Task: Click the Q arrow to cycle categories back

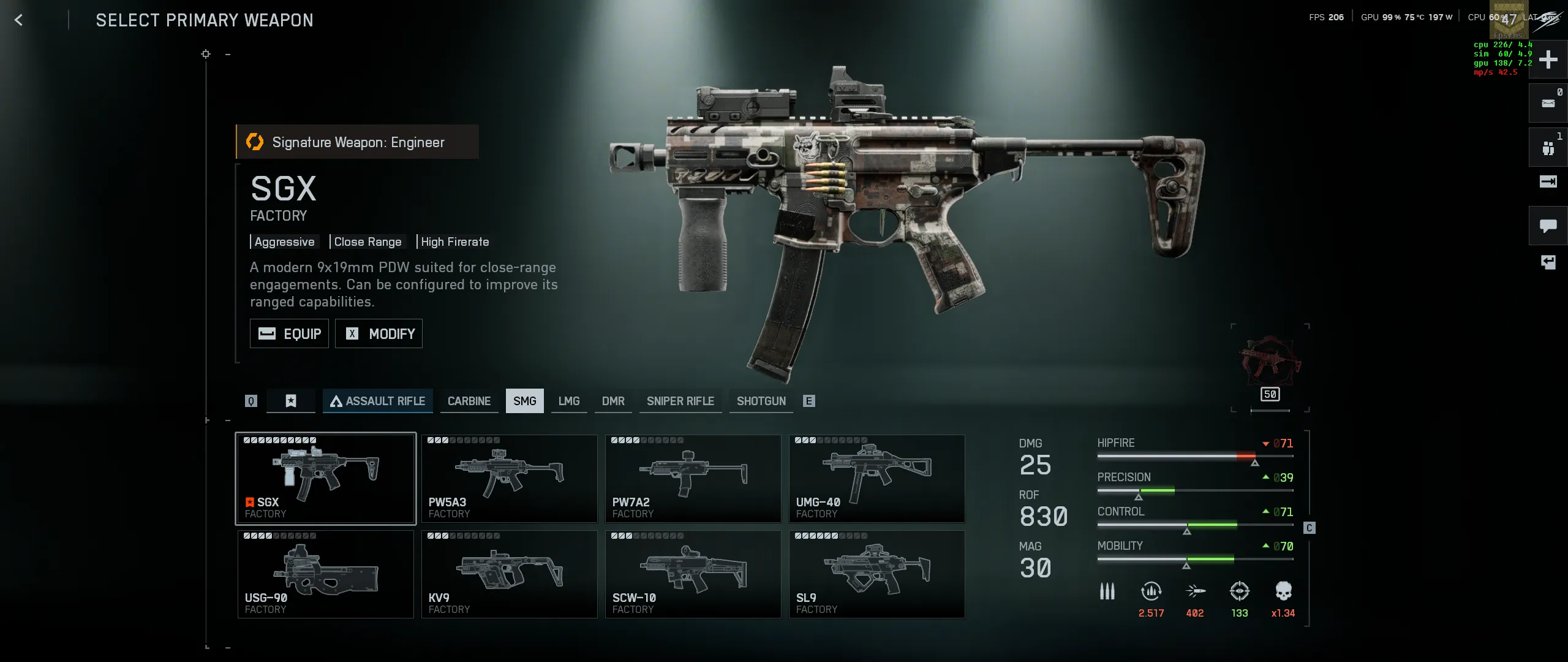Action: coord(251,401)
